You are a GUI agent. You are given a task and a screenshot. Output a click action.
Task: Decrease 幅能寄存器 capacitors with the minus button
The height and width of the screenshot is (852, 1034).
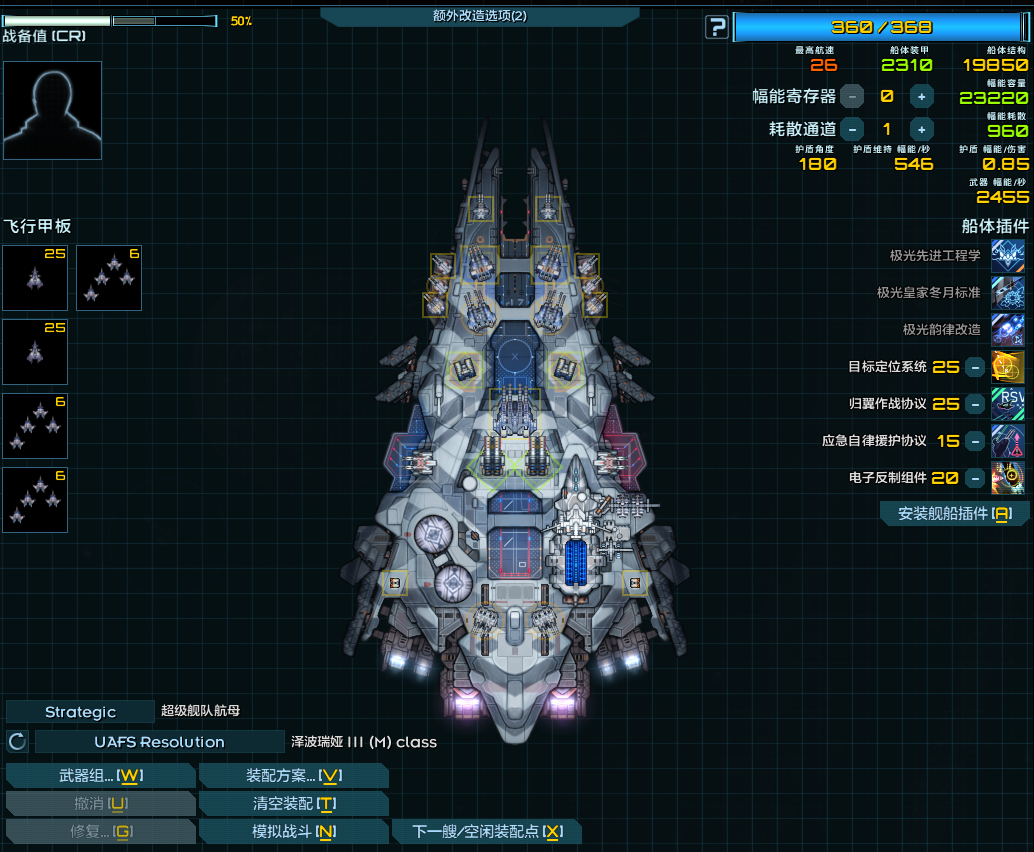coord(852,96)
